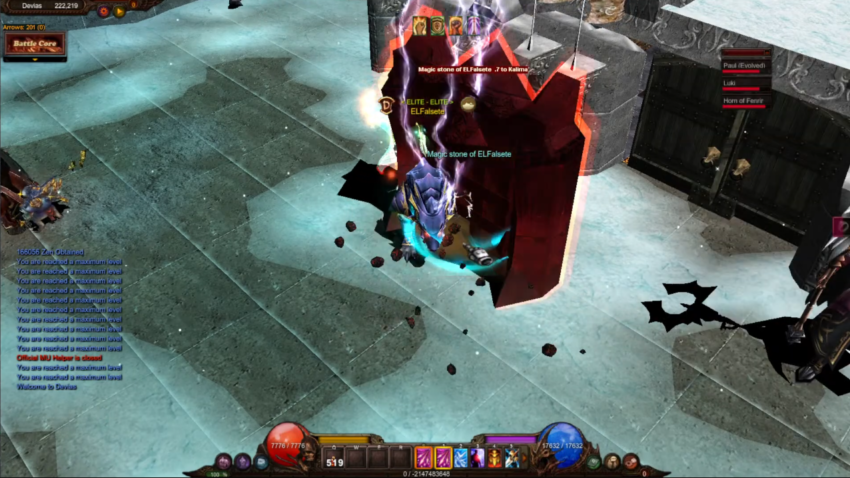Select Horn of Fenrir in the list
Viewport: 850px width, 478px height.
pos(744,101)
